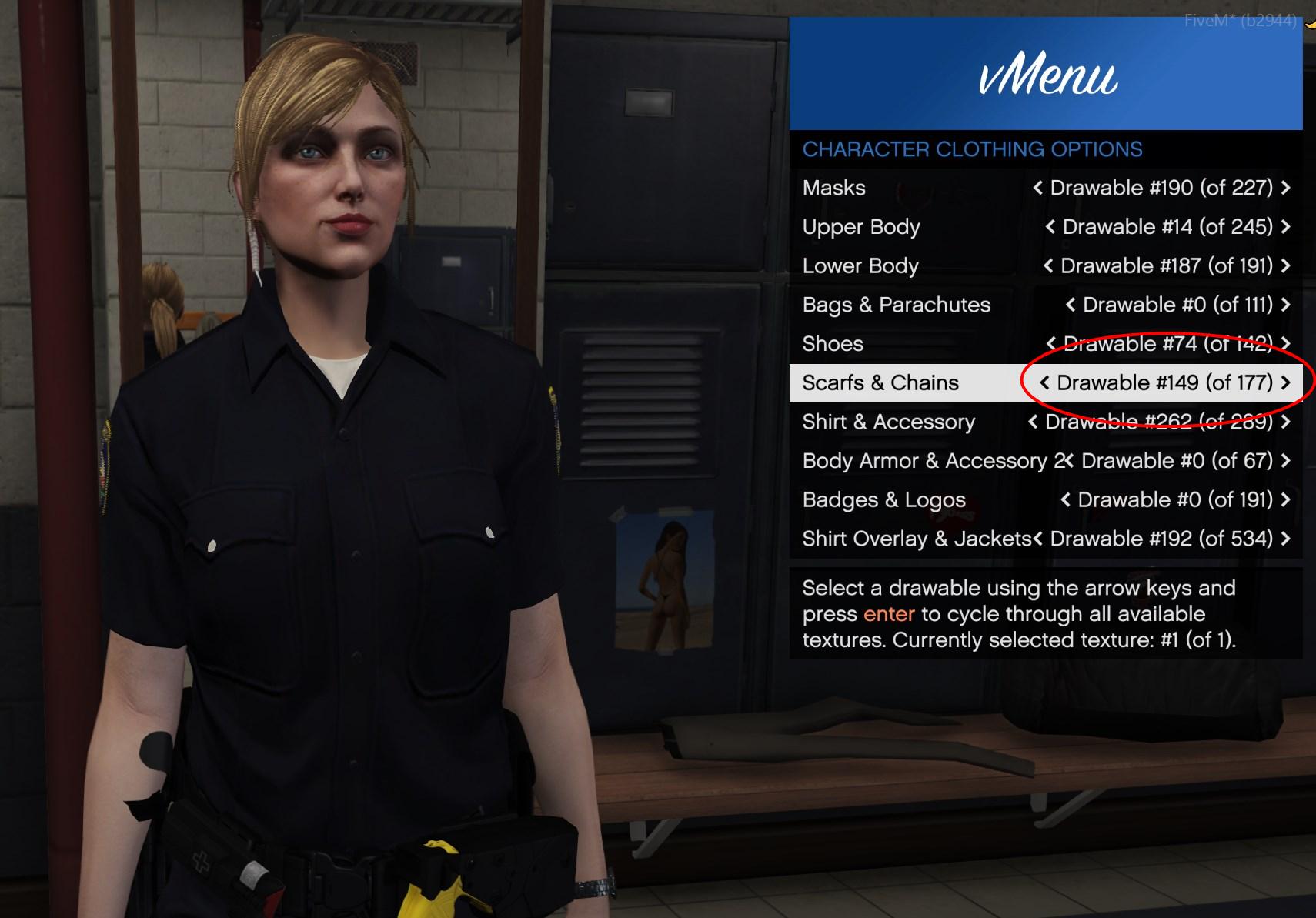
Task: Click the vMenu title banner
Action: 1047,73
